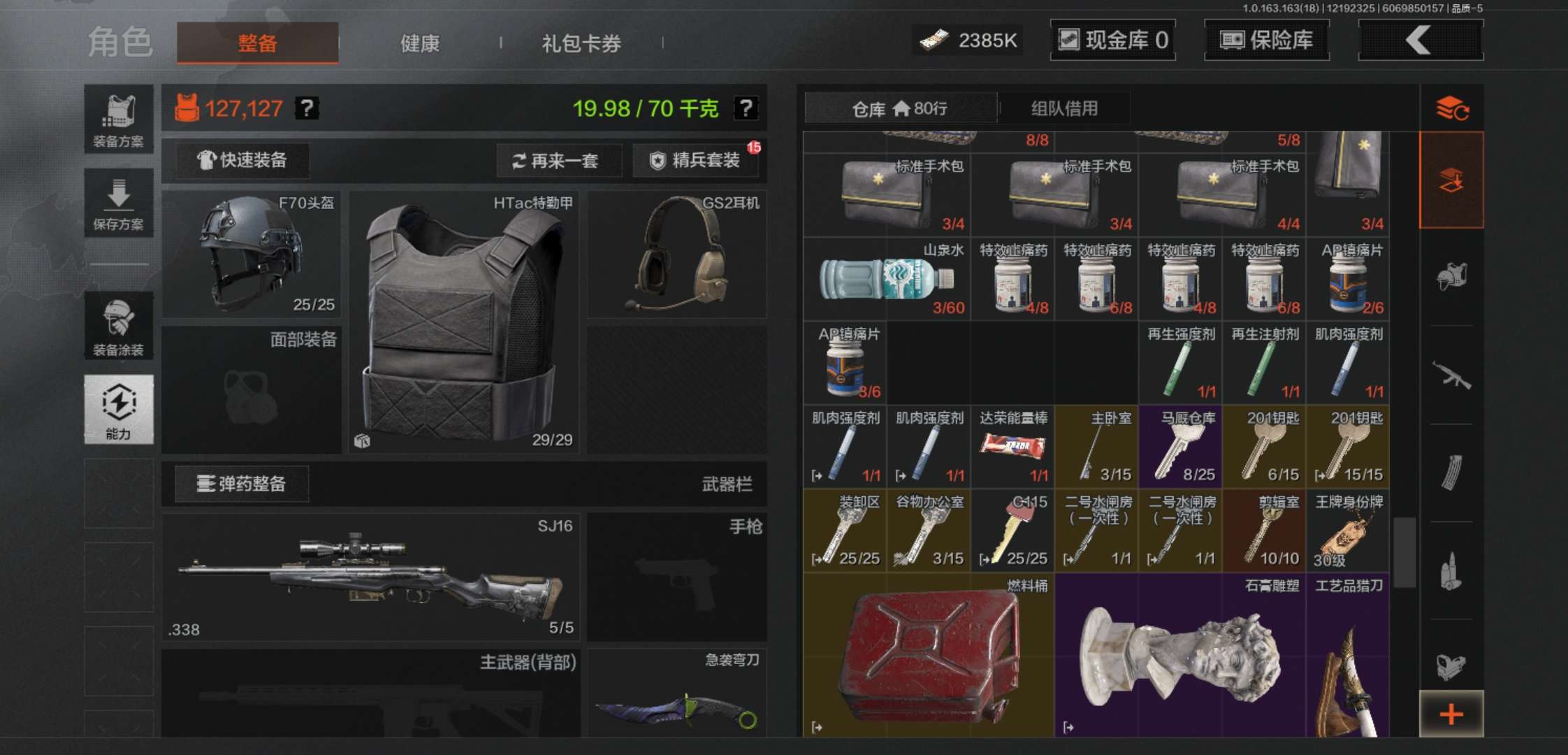The width and height of the screenshot is (1568, 755).
Task: Switch to the 组队借用 tab
Action: [1064, 108]
